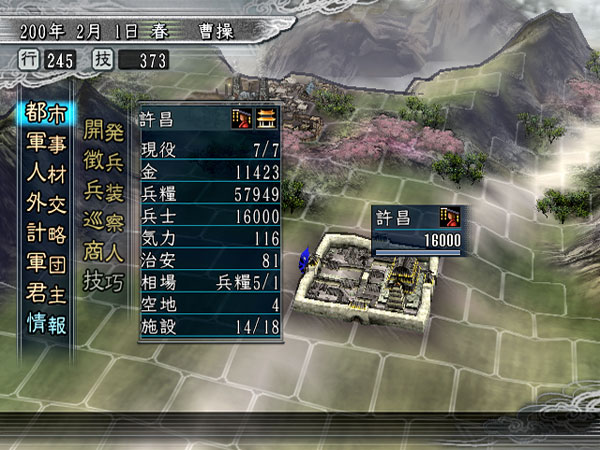Select the 兵装 (Armaments) command
600x450 pixels.
(x=106, y=188)
